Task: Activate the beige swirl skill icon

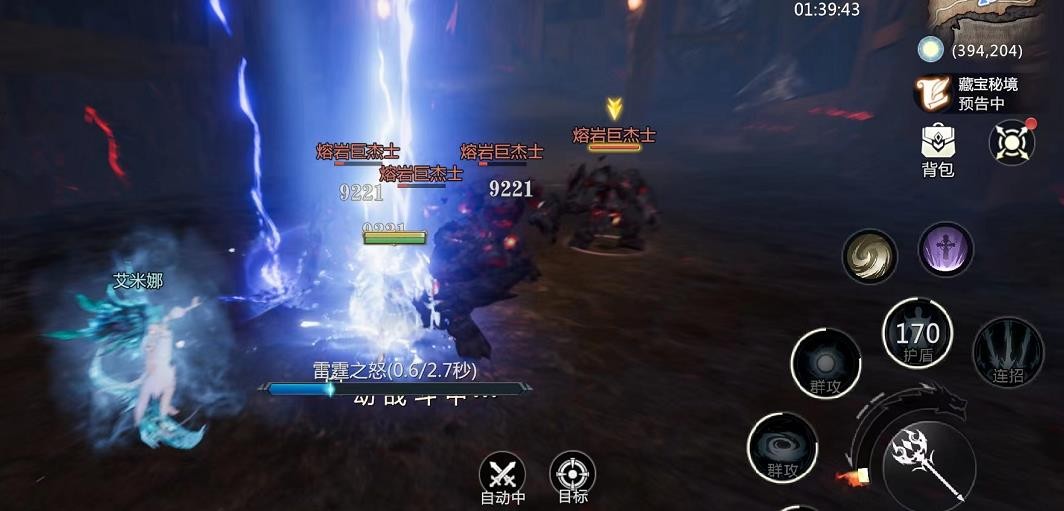Action: tap(869, 256)
